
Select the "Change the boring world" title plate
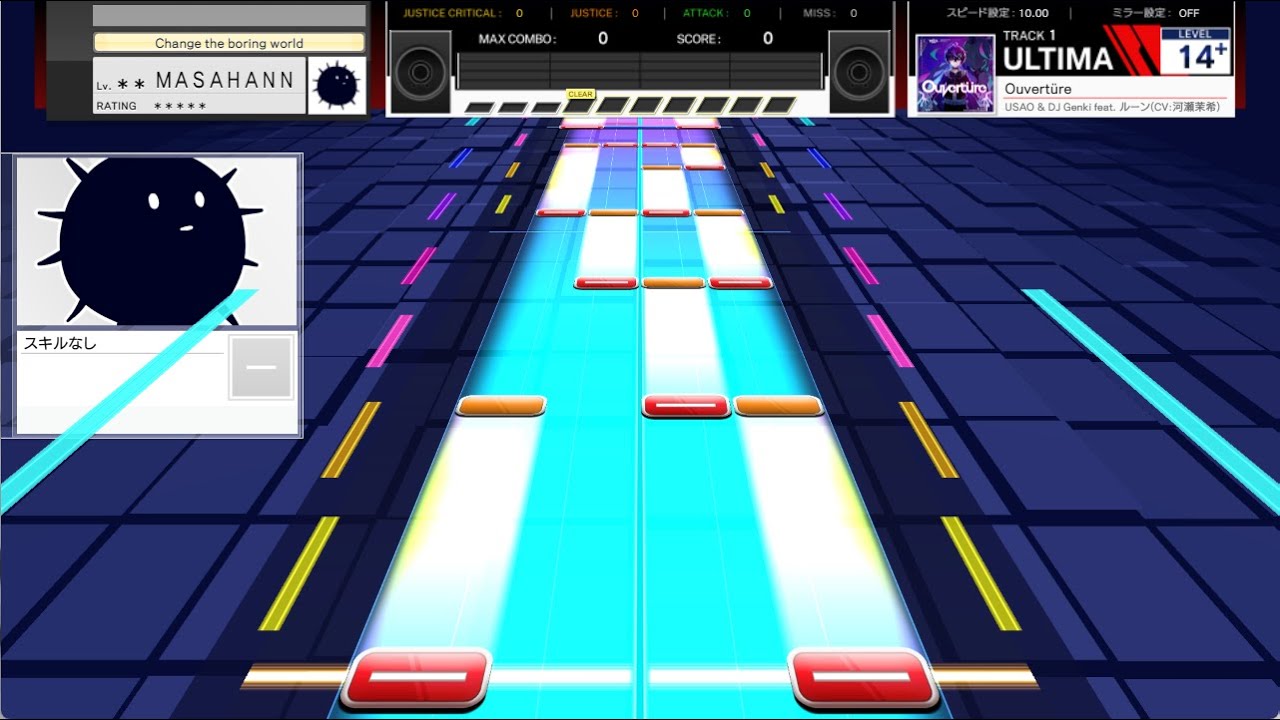229,43
